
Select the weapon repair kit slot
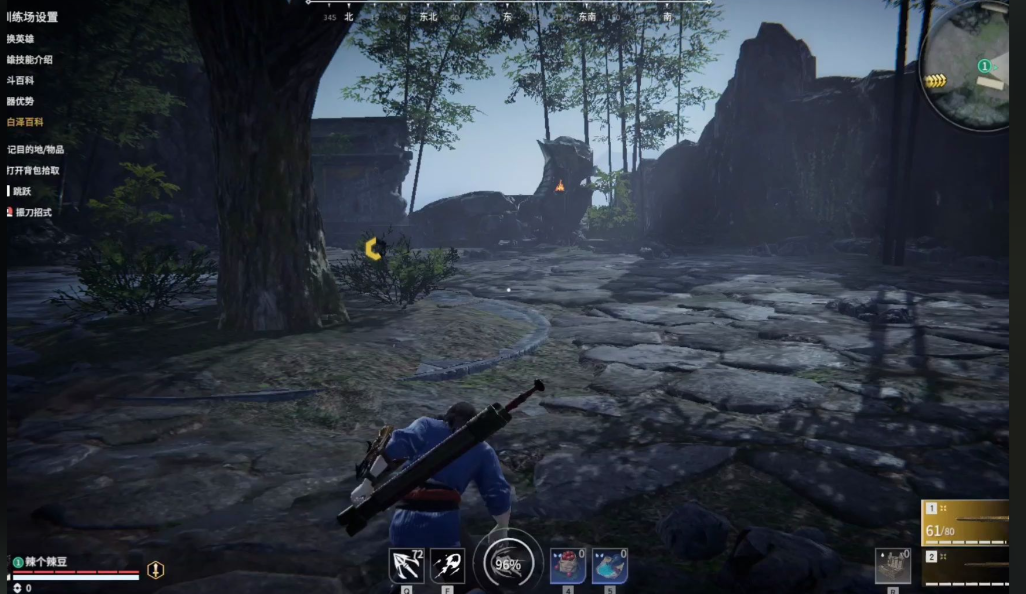coord(893,565)
